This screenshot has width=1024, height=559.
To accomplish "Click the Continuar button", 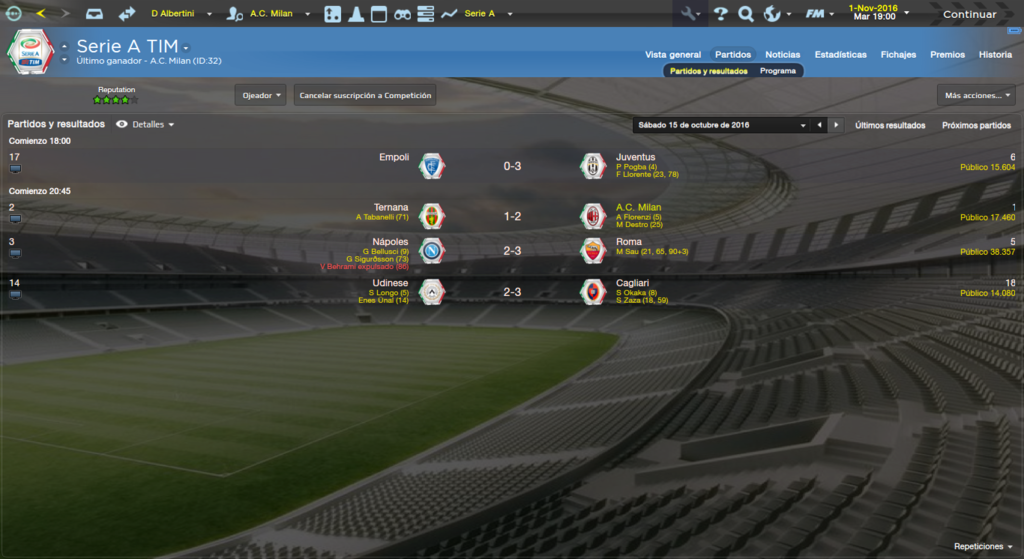I will (969, 14).
